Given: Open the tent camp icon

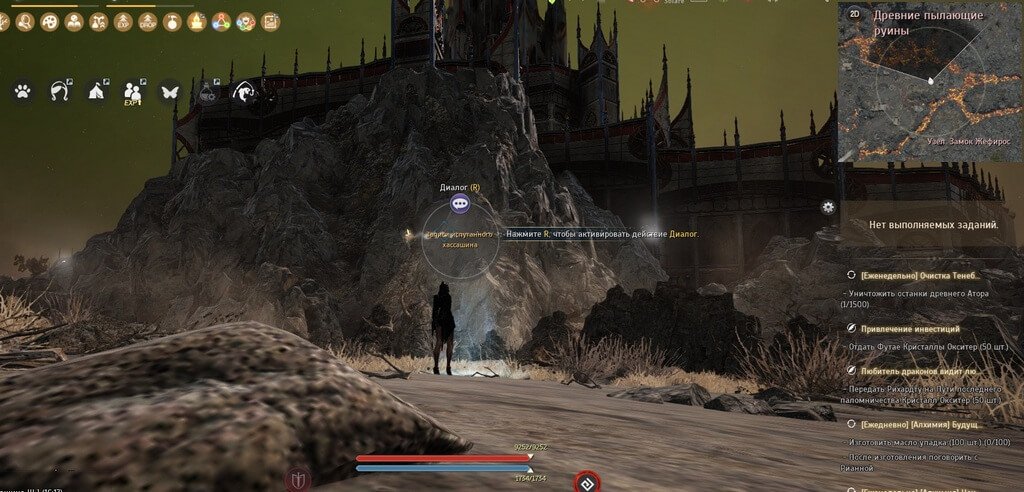Looking at the screenshot, I should (97, 92).
